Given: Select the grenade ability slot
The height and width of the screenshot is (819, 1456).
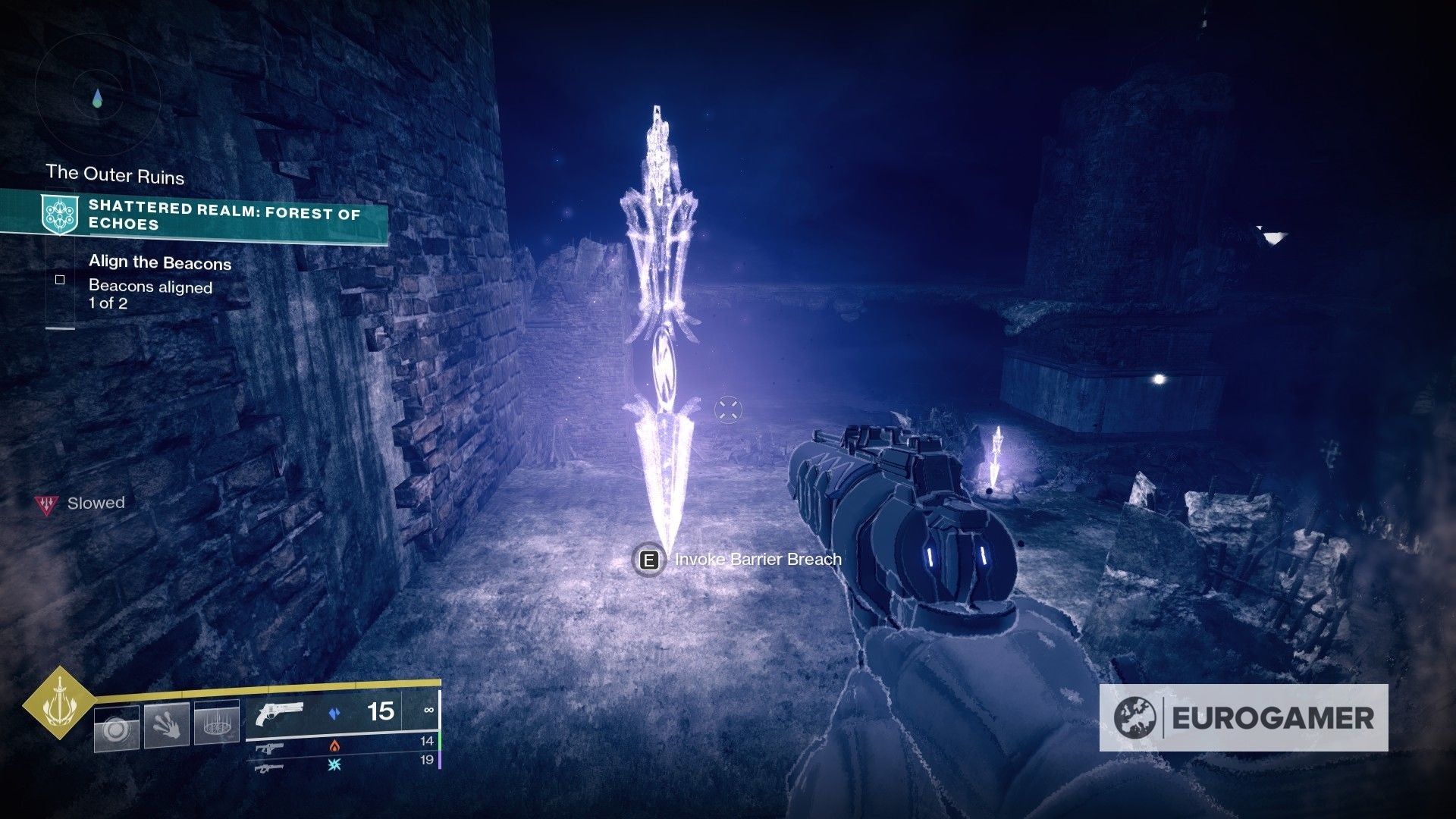Looking at the screenshot, I should [117, 729].
